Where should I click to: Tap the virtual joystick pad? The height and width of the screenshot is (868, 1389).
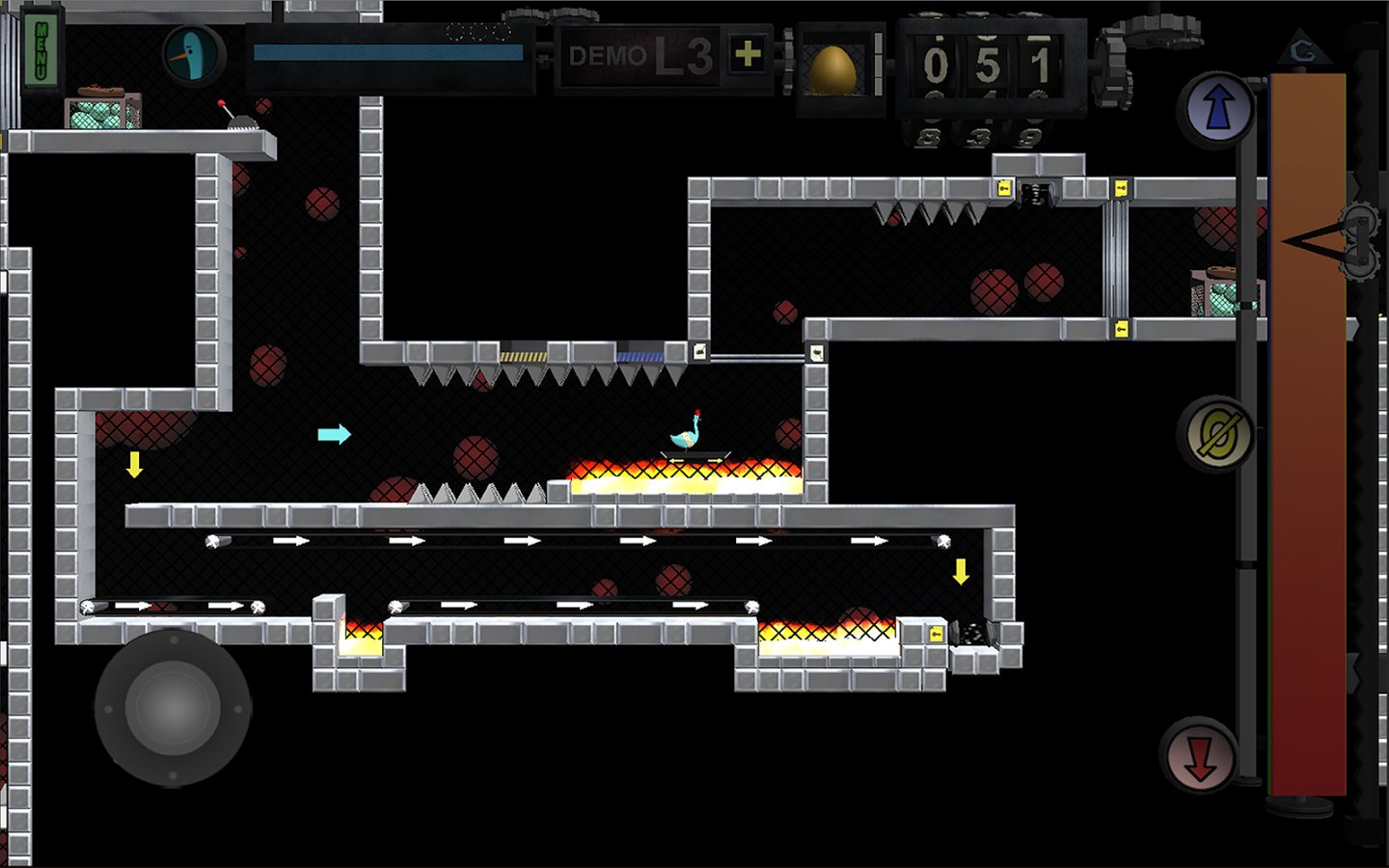(173, 709)
